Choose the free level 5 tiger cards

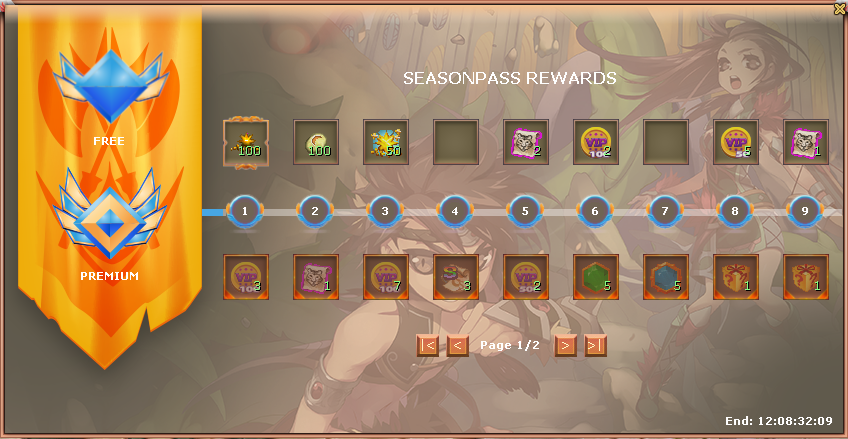coord(526,142)
